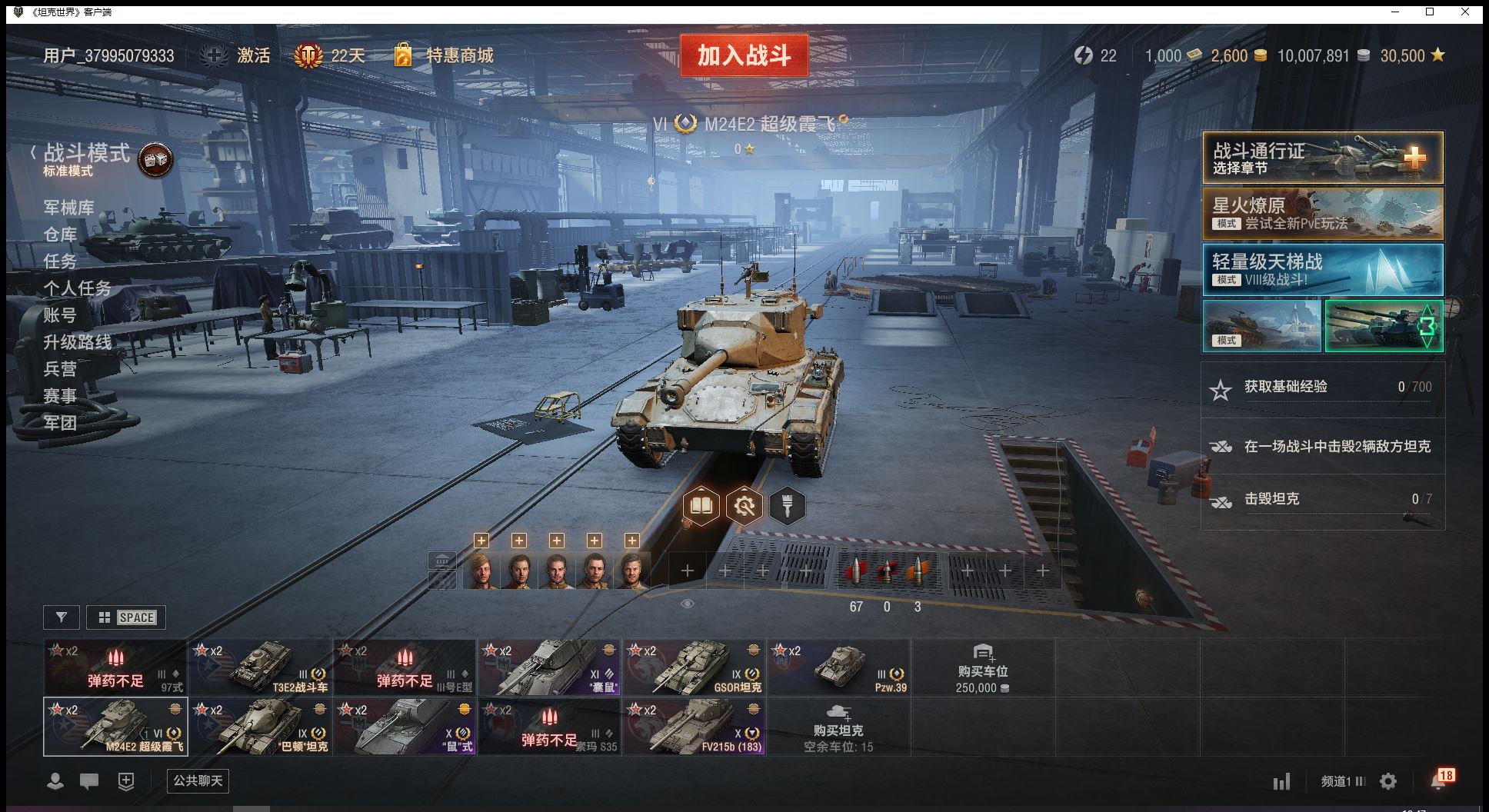Viewport: 1489px width, 812px height.
Task: Go to the 仓库 depot menu
Action: point(60,235)
